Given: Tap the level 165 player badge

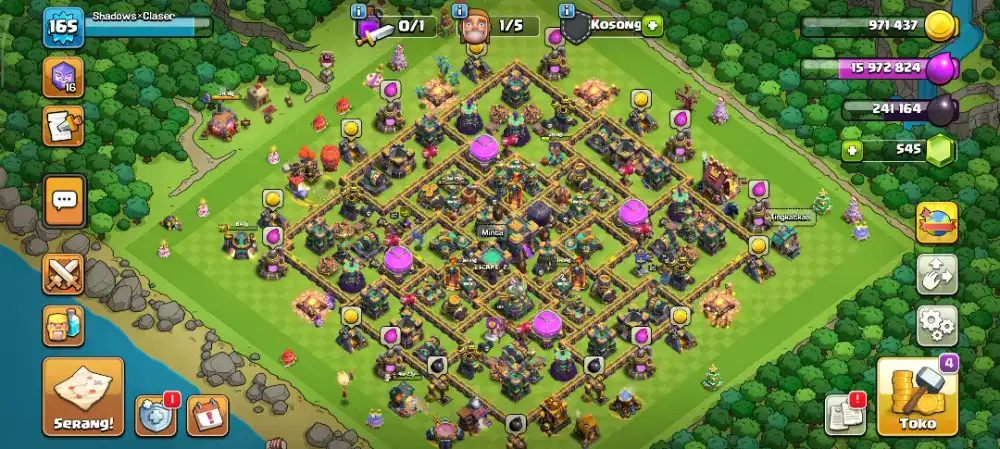Looking at the screenshot, I should tap(62, 27).
